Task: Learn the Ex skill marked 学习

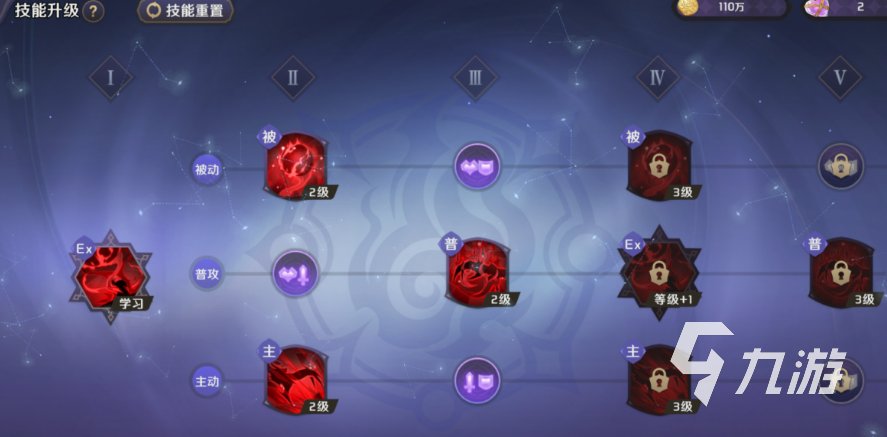Action: (x=111, y=276)
